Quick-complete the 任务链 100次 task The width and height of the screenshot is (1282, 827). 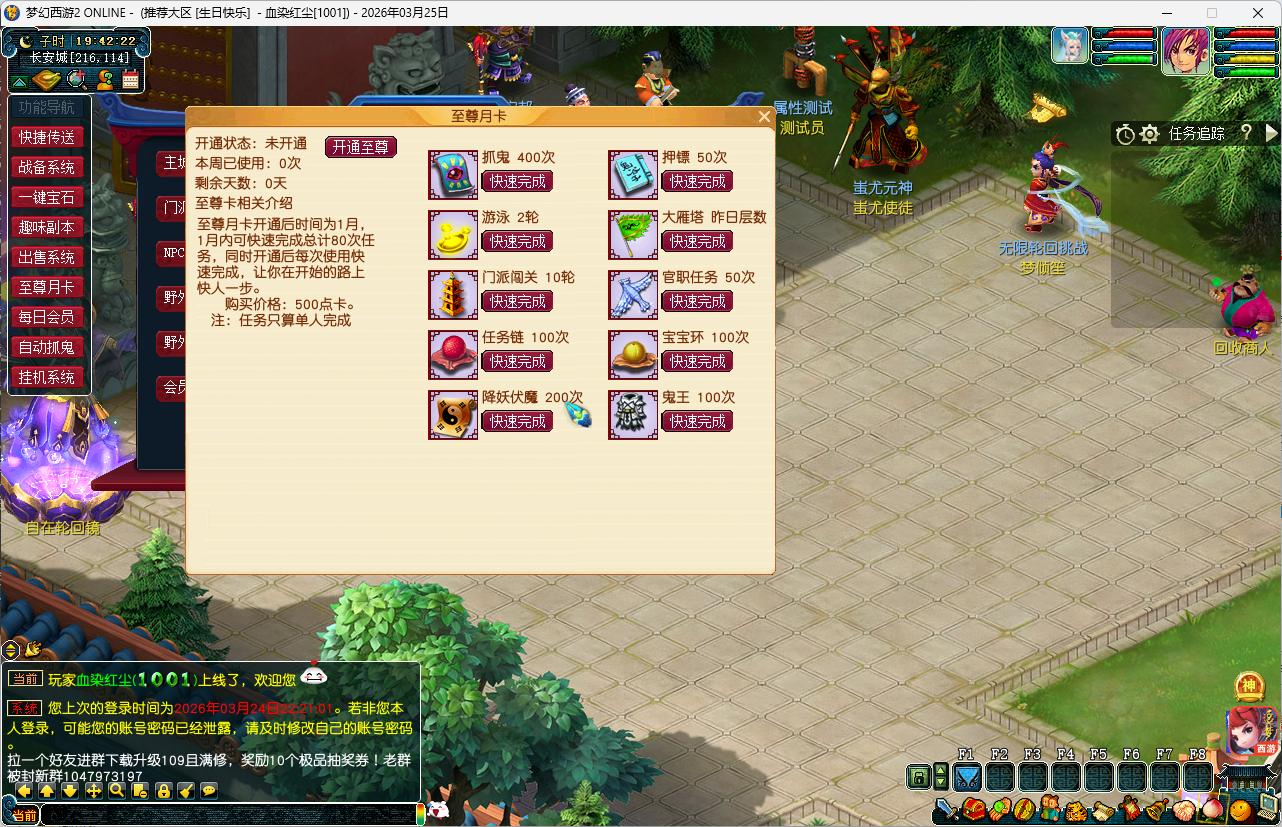pos(517,362)
